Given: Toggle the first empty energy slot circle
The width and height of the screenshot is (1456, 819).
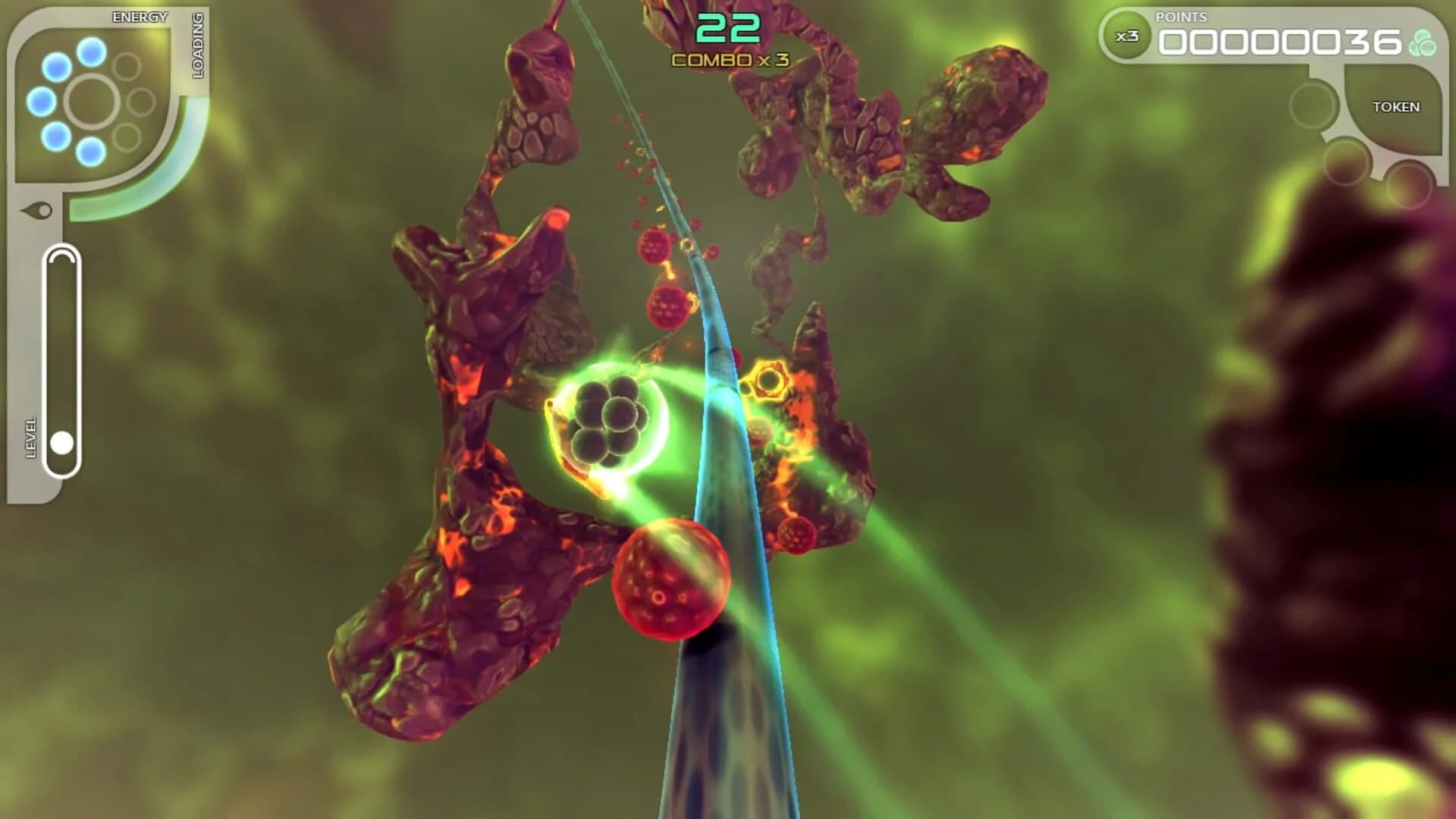Looking at the screenshot, I should click(125, 67).
